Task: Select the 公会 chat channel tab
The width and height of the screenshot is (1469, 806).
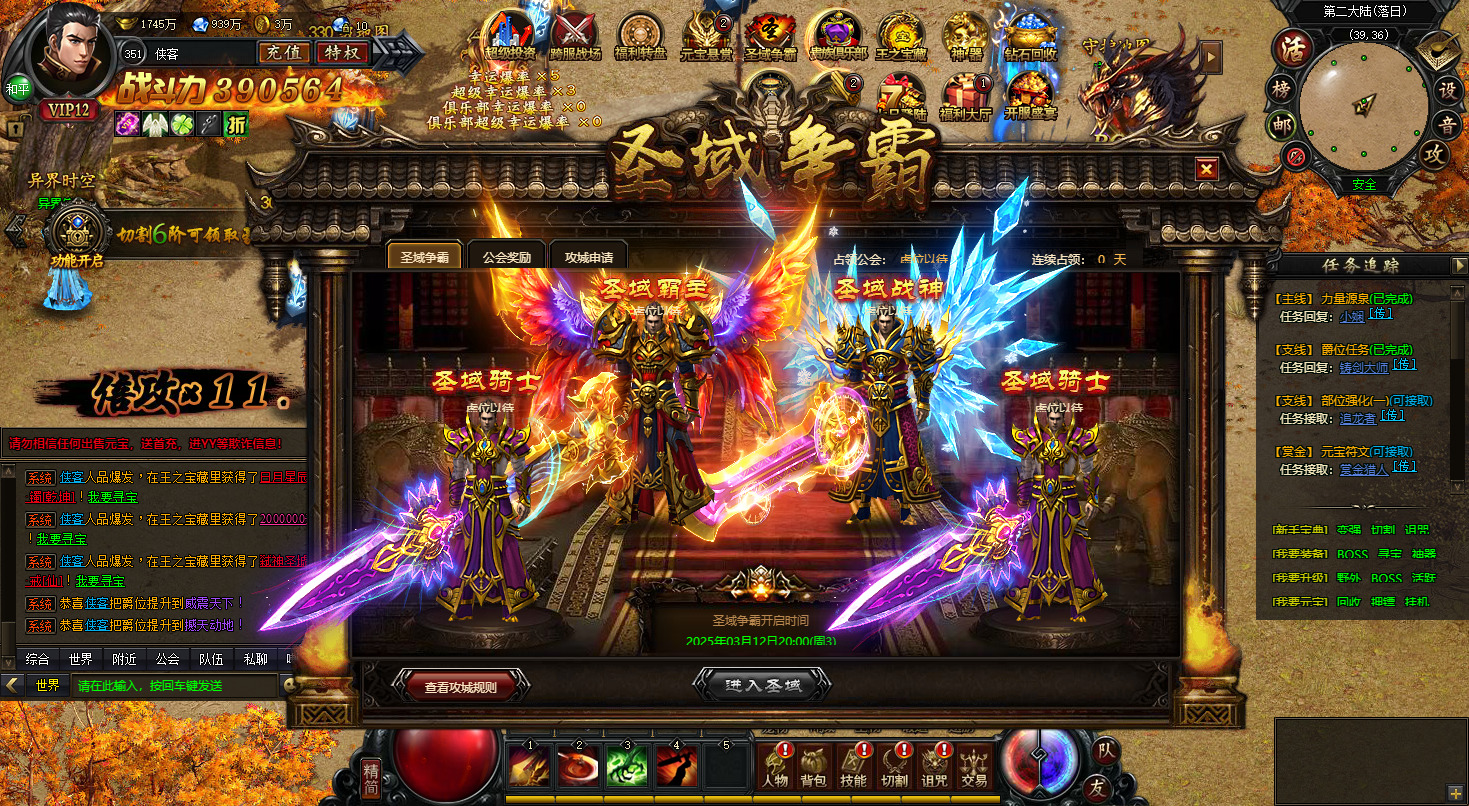Action: (x=167, y=659)
